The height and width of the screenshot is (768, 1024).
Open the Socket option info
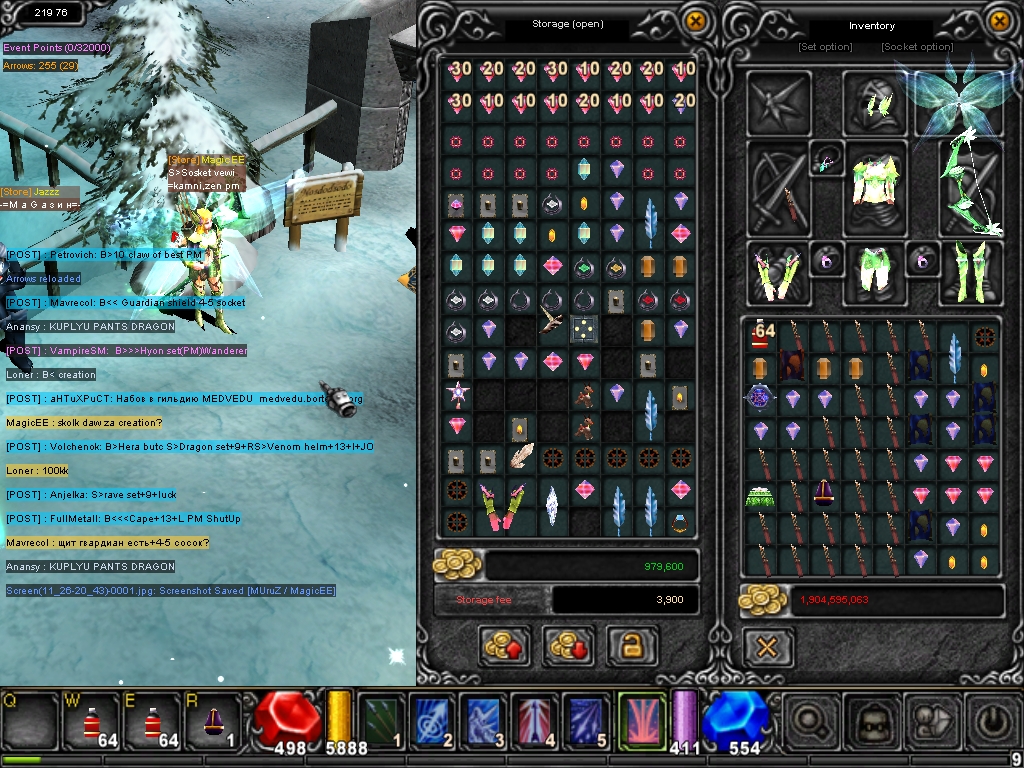tap(917, 47)
